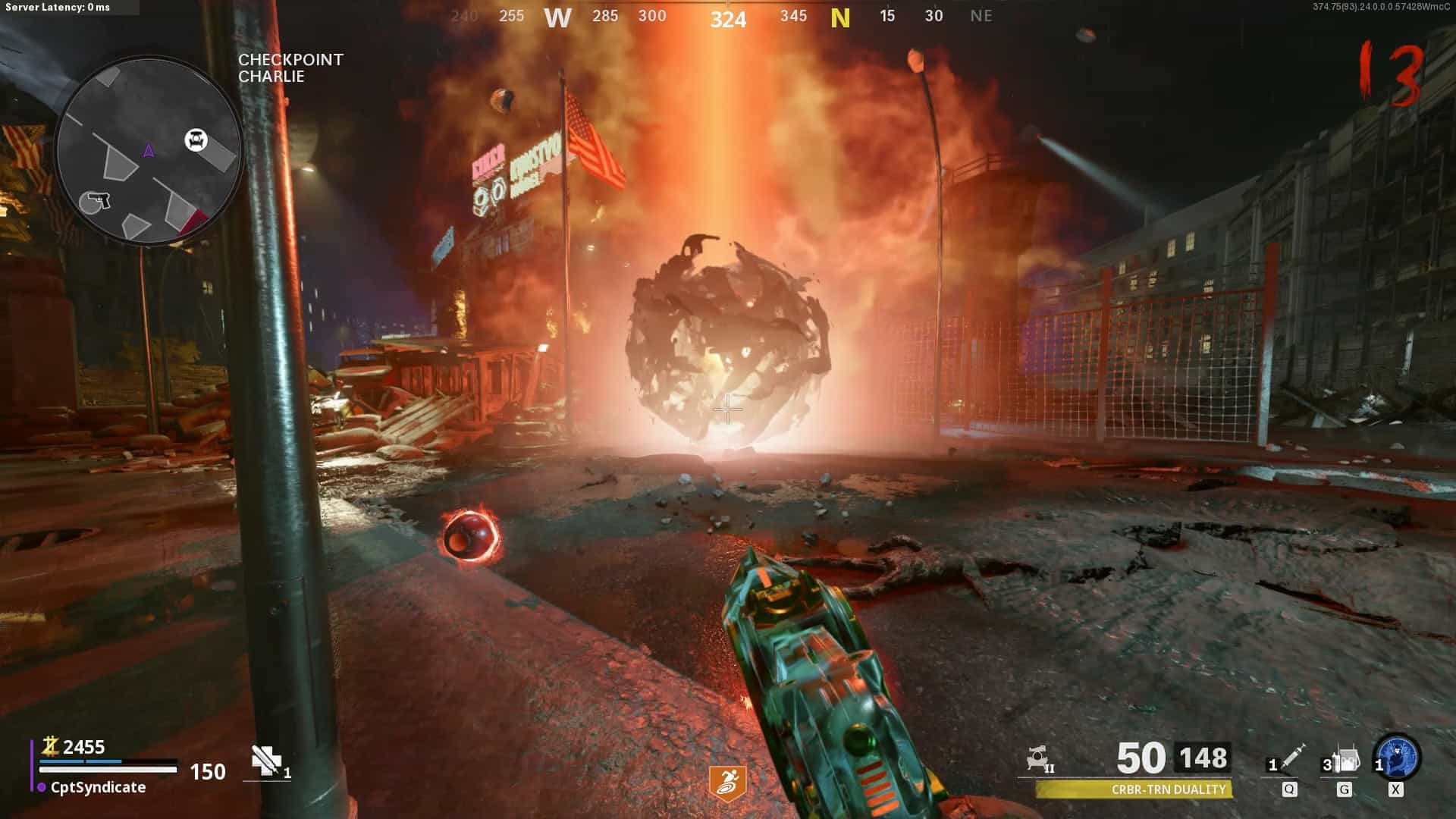This screenshot has width=1456, height=819.
Task: Click the CptSyndicate player name
Action: click(98, 787)
